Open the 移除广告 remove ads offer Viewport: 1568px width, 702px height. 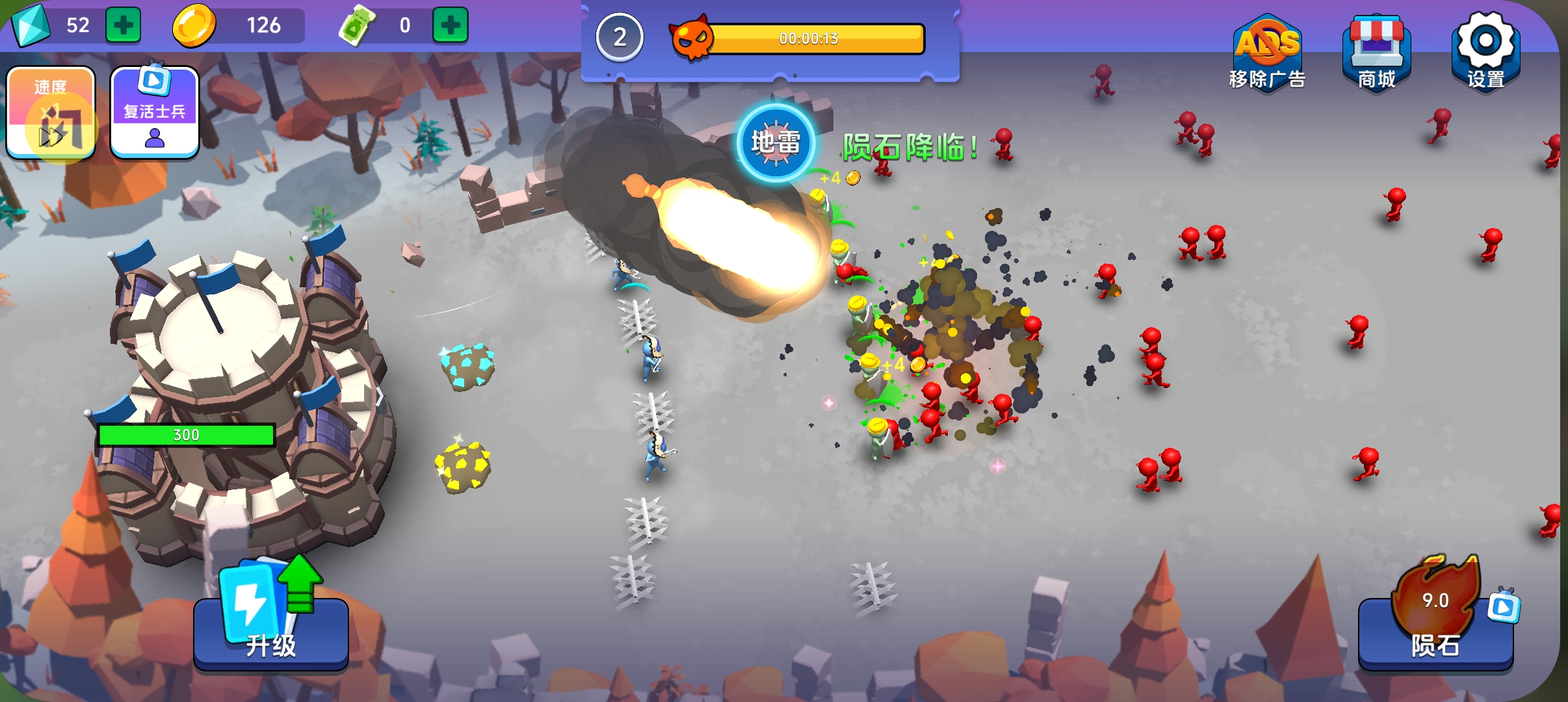1267,53
